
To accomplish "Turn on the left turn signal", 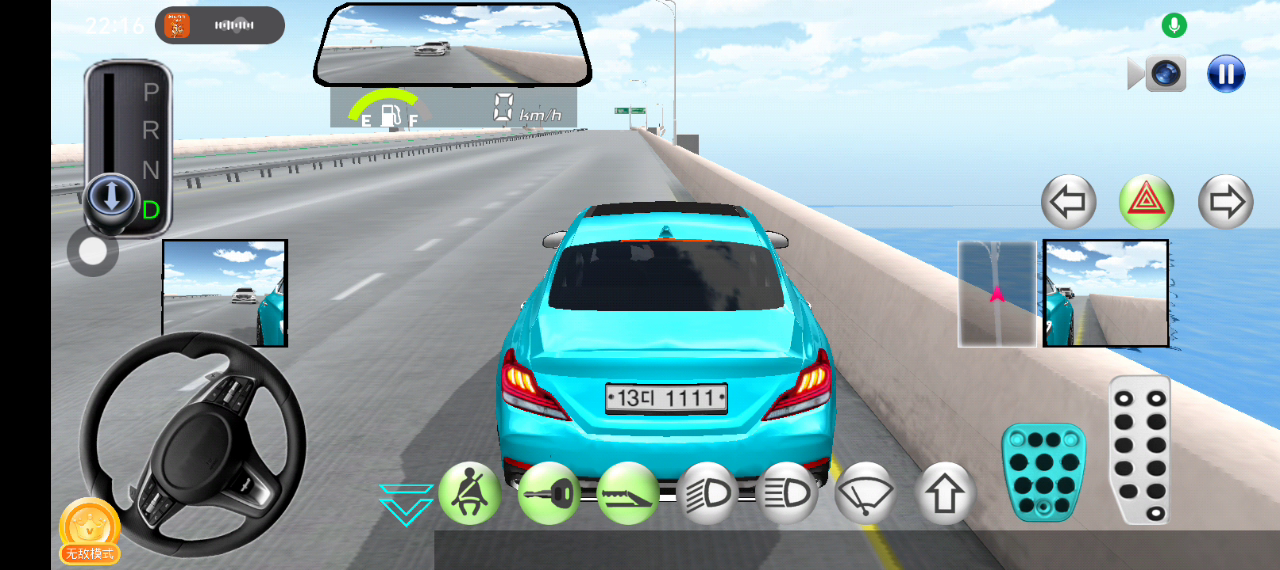I will click(x=1069, y=202).
